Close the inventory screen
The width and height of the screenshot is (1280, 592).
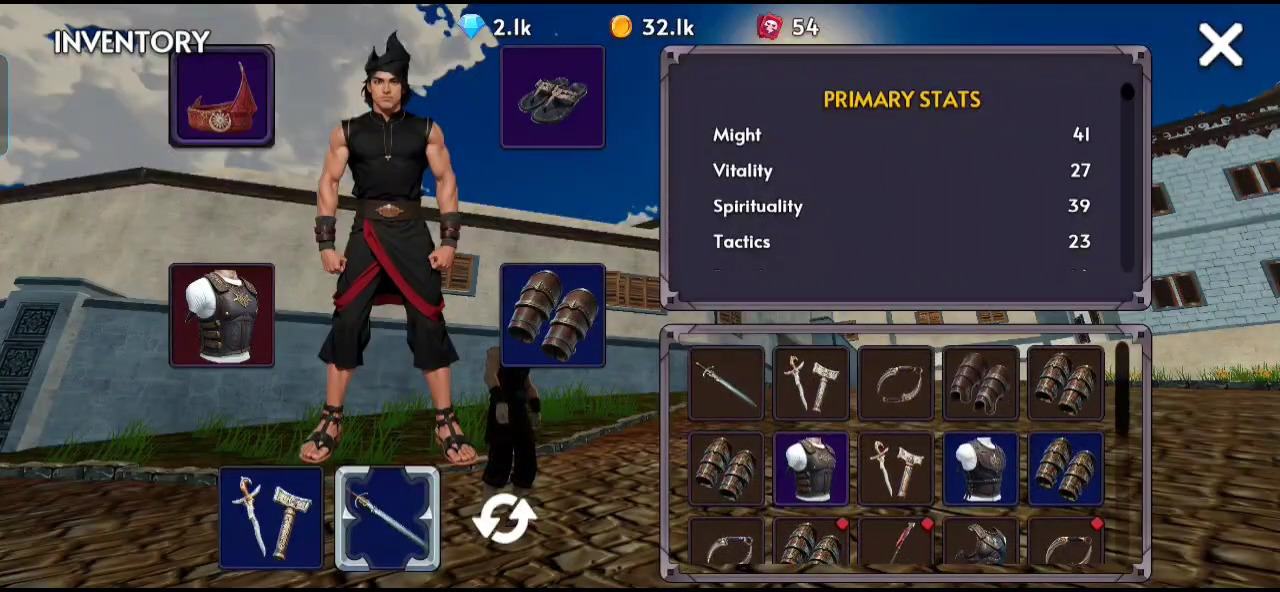point(1220,45)
